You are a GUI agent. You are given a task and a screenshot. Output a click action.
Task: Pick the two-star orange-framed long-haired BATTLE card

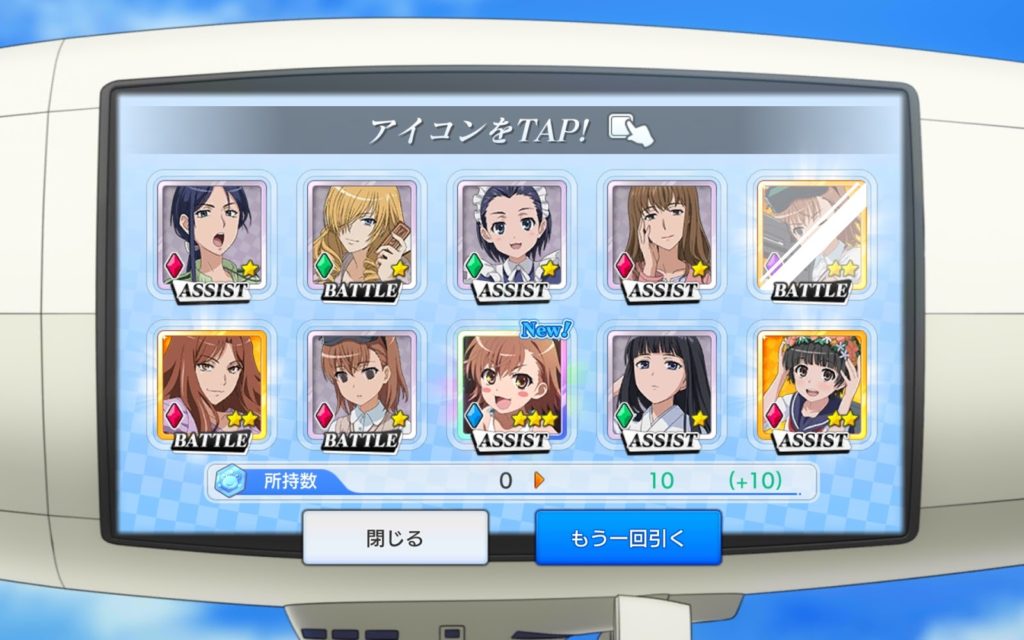tap(212, 387)
